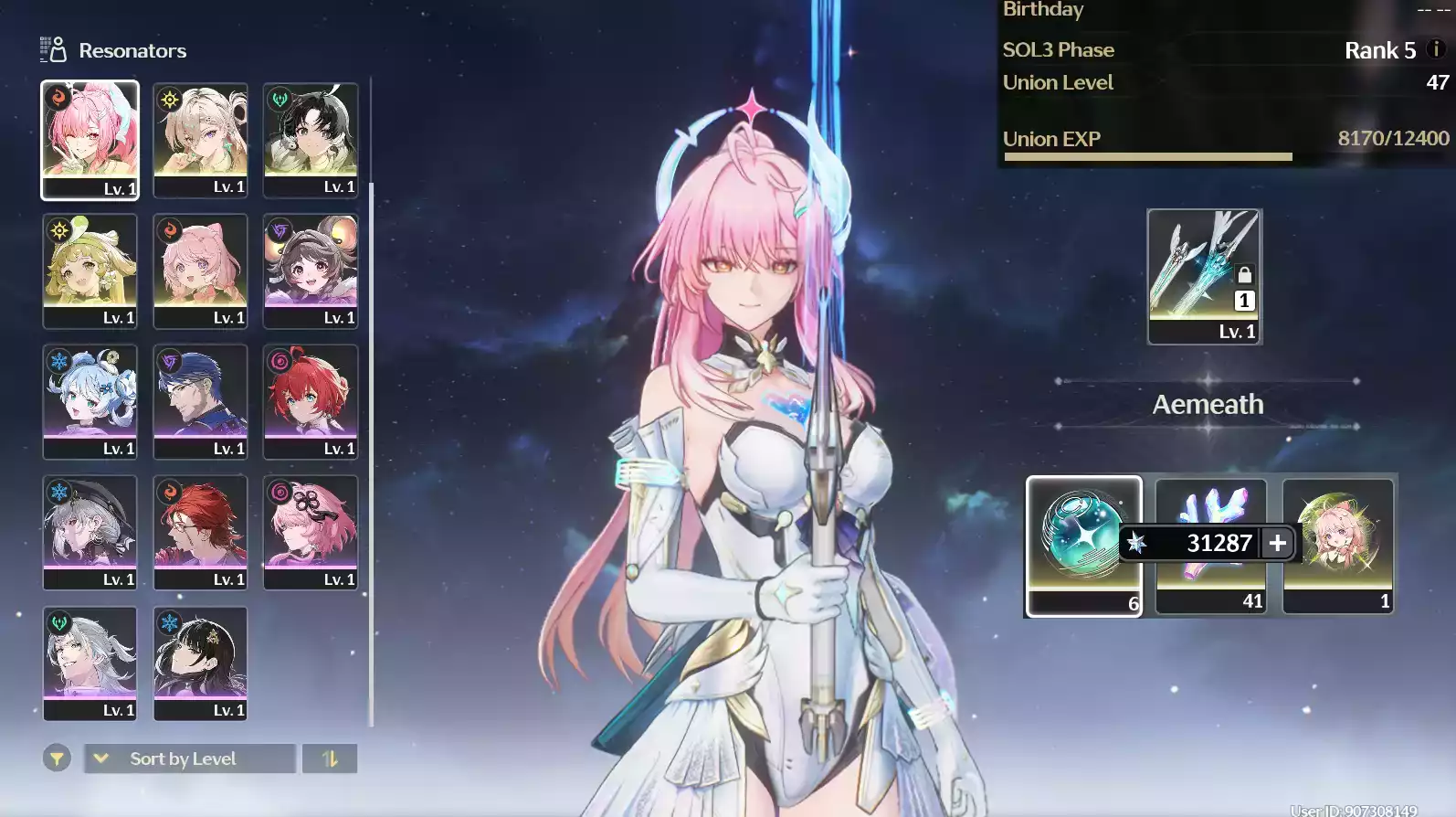Select the blue-haired ice resonator portrait
This screenshot has width=1456, height=817.
[x=90, y=400]
